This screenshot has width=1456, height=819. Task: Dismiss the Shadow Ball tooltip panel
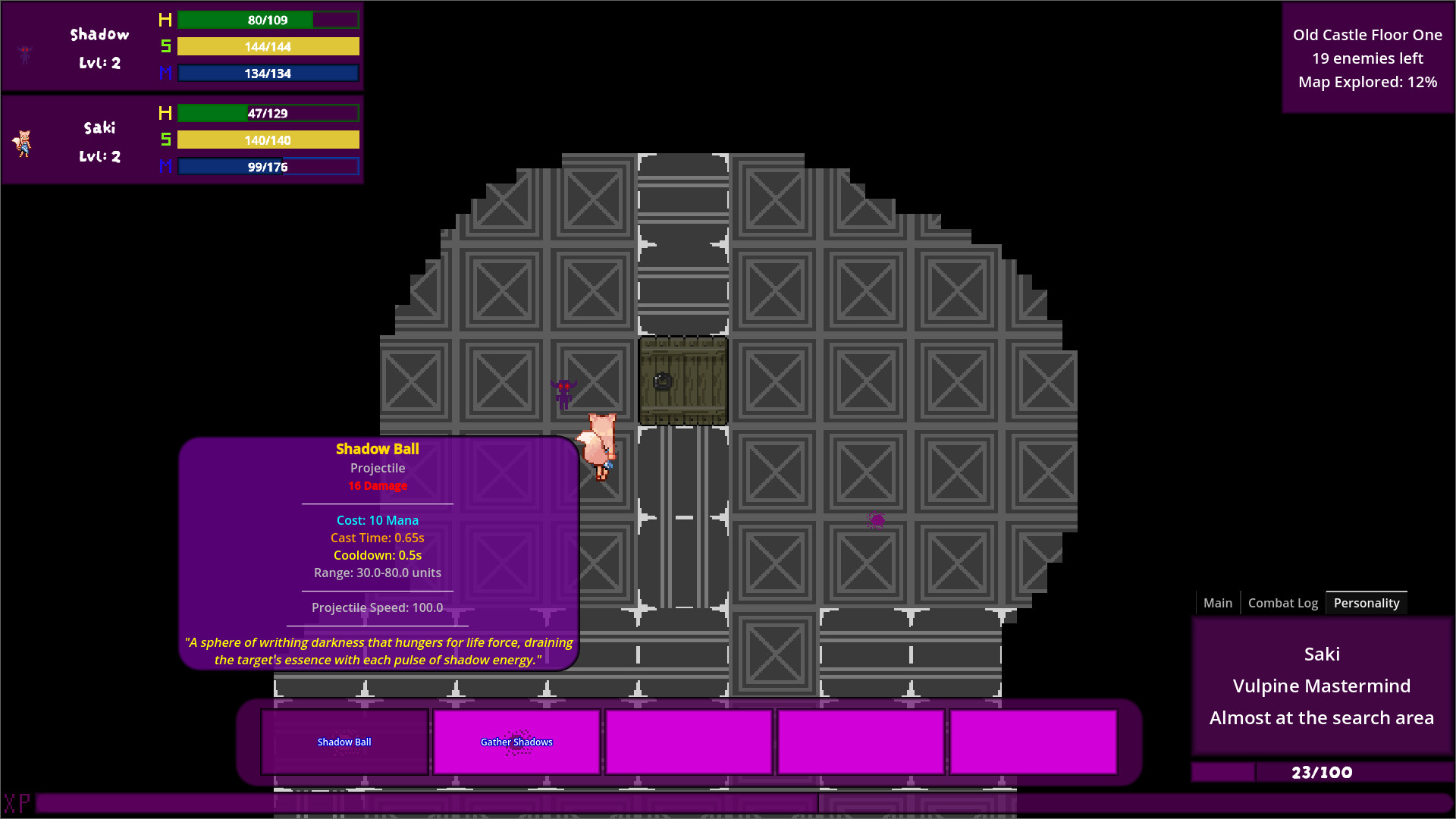pyautogui.click(x=378, y=554)
